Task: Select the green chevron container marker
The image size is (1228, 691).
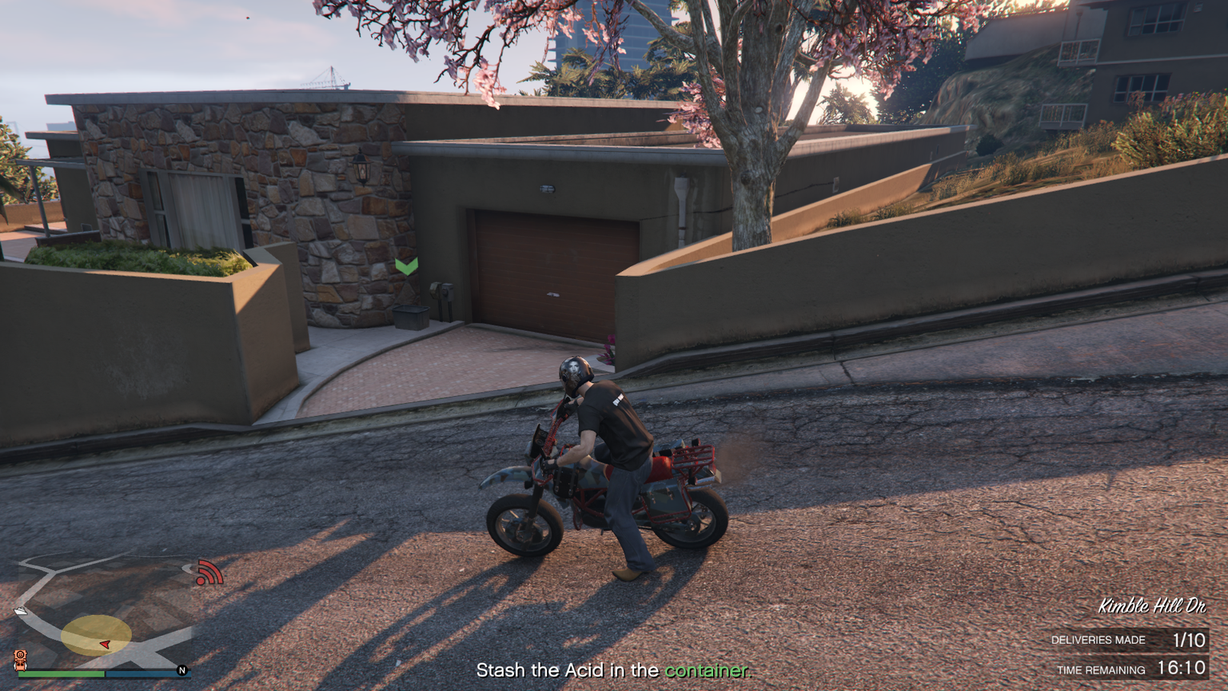Action: point(406,266)
